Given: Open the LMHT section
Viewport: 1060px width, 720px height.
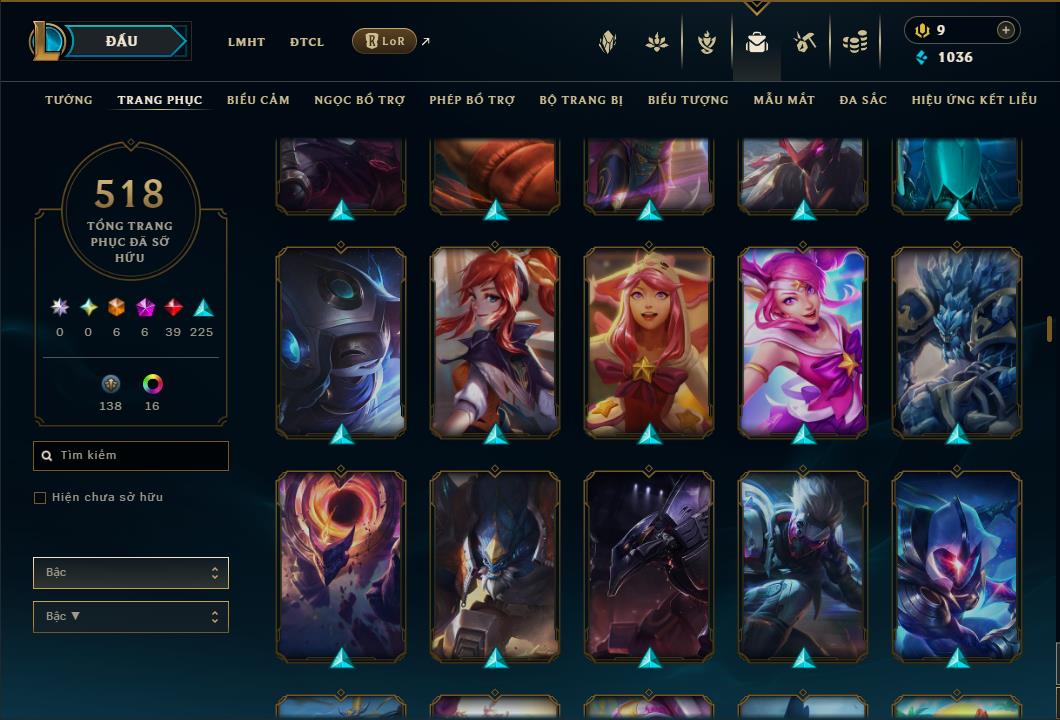Looking at the screenshot, I should [x=246, y=42].
